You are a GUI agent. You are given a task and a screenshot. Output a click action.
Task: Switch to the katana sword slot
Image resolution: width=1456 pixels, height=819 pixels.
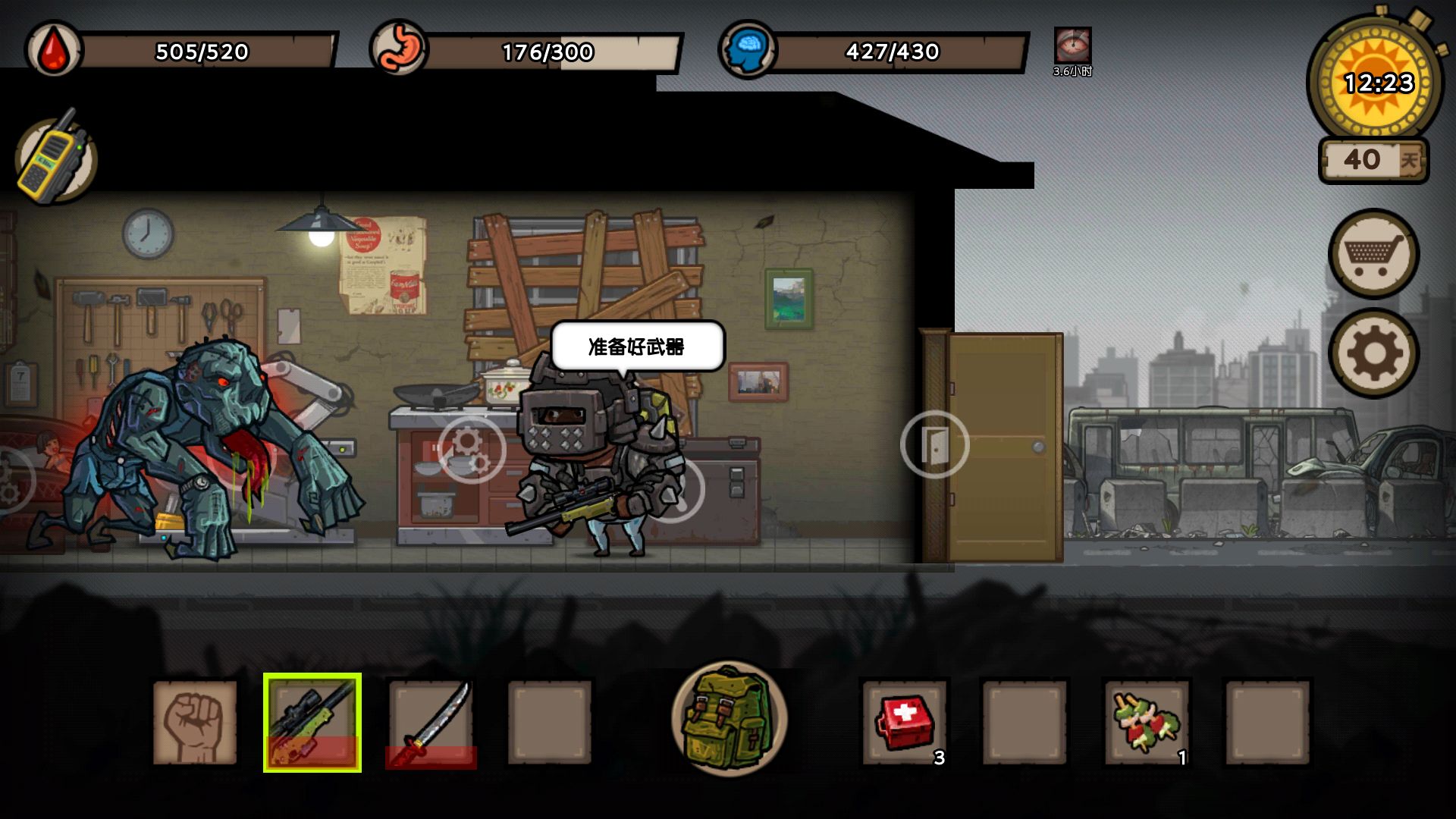click(x=431, y=722)
